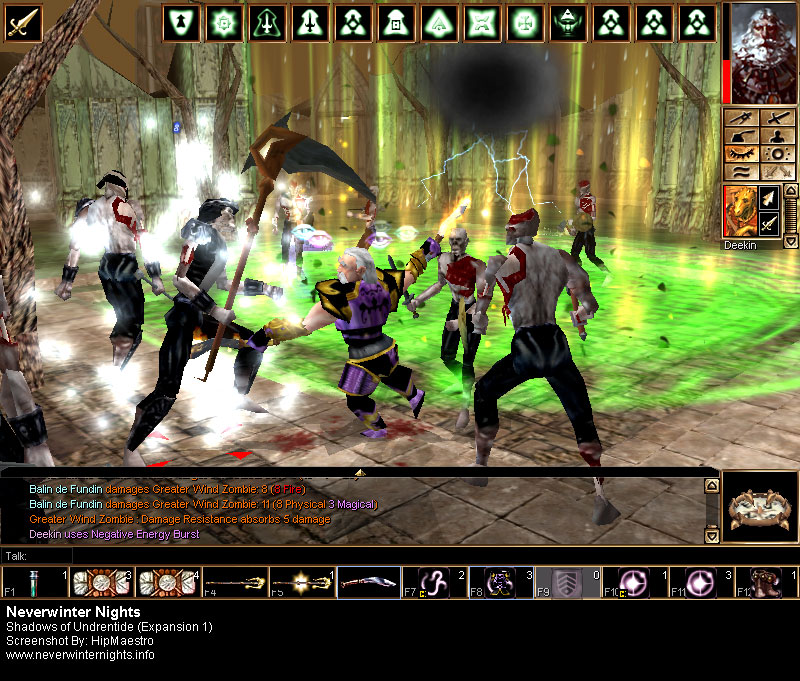
Task: Select Deekin's companion portrait
Action: click(x=739, y=211)
